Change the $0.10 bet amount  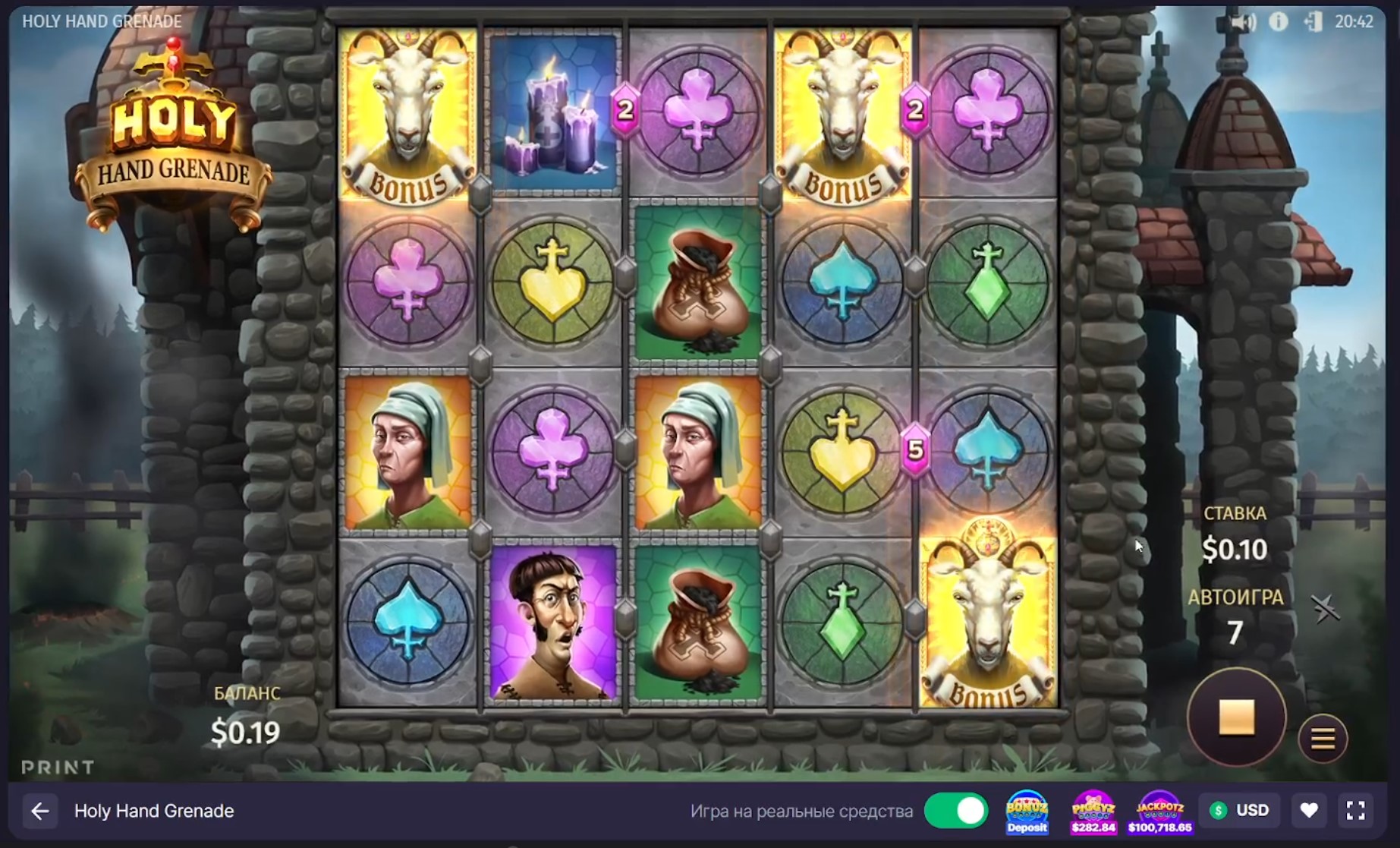coord(1235,549)
